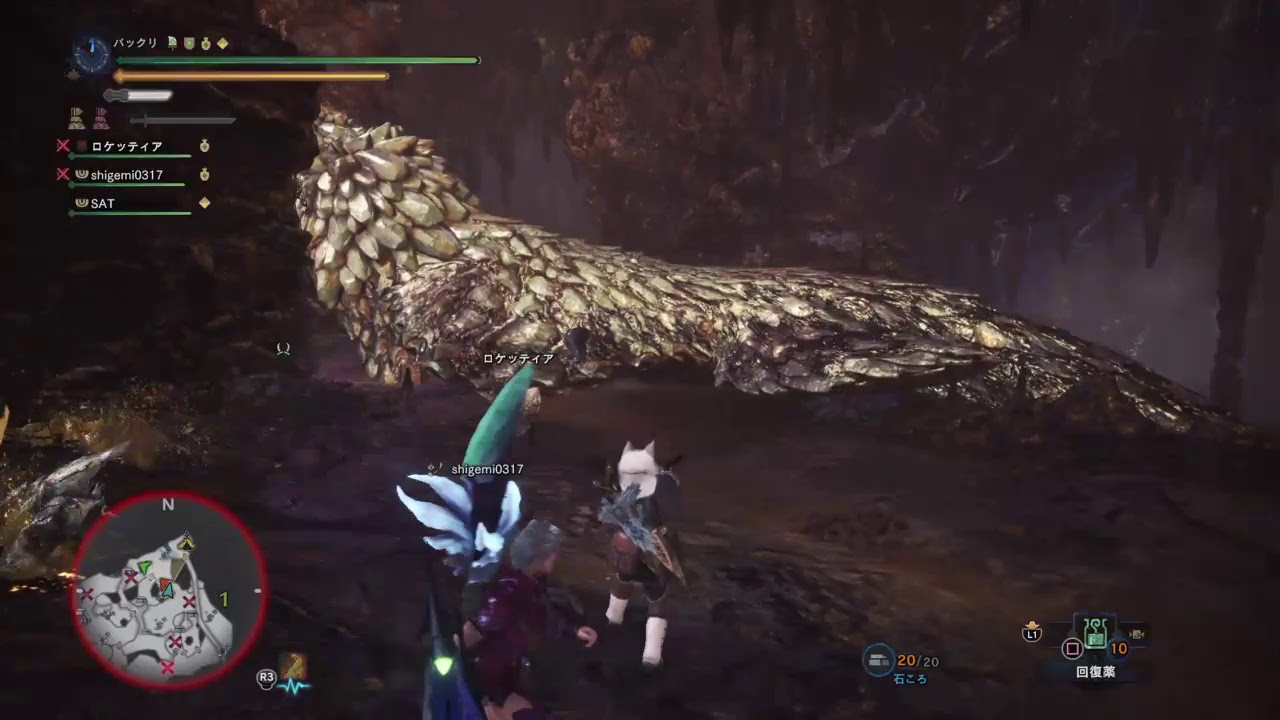The height and width of the screenshot is (720, 1280).
Task: Toggle the heartbeat monster tracker signal
Action: pyautogui.click(x=294, y=687)
